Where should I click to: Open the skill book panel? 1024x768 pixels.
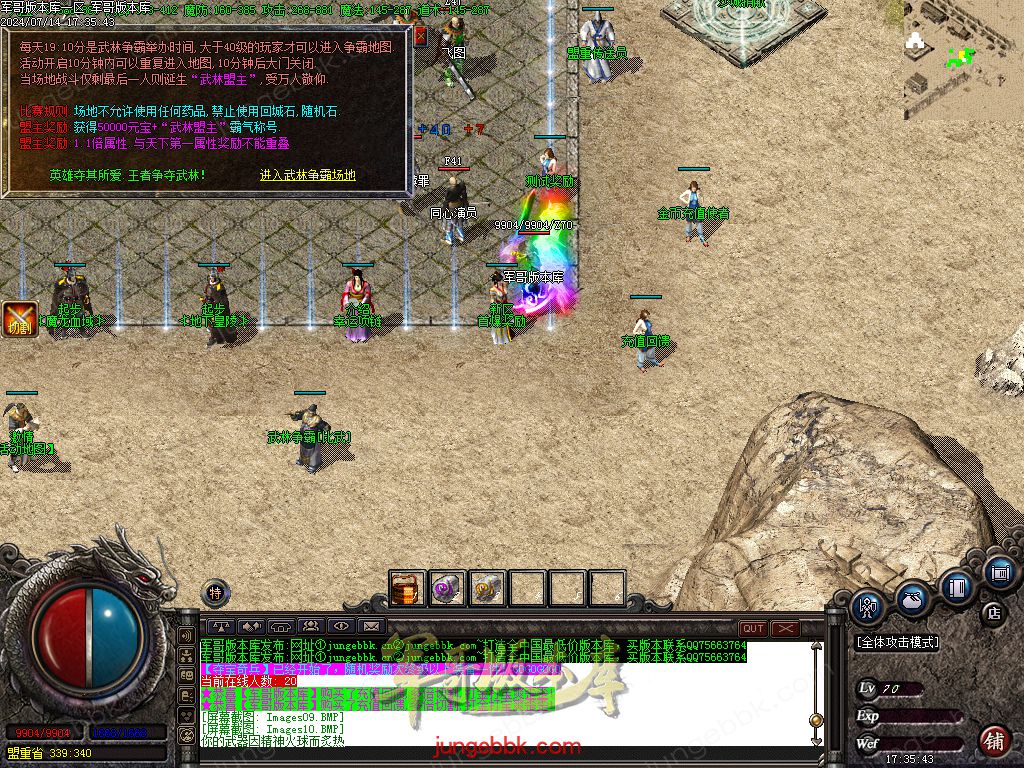tap(957, 586)
